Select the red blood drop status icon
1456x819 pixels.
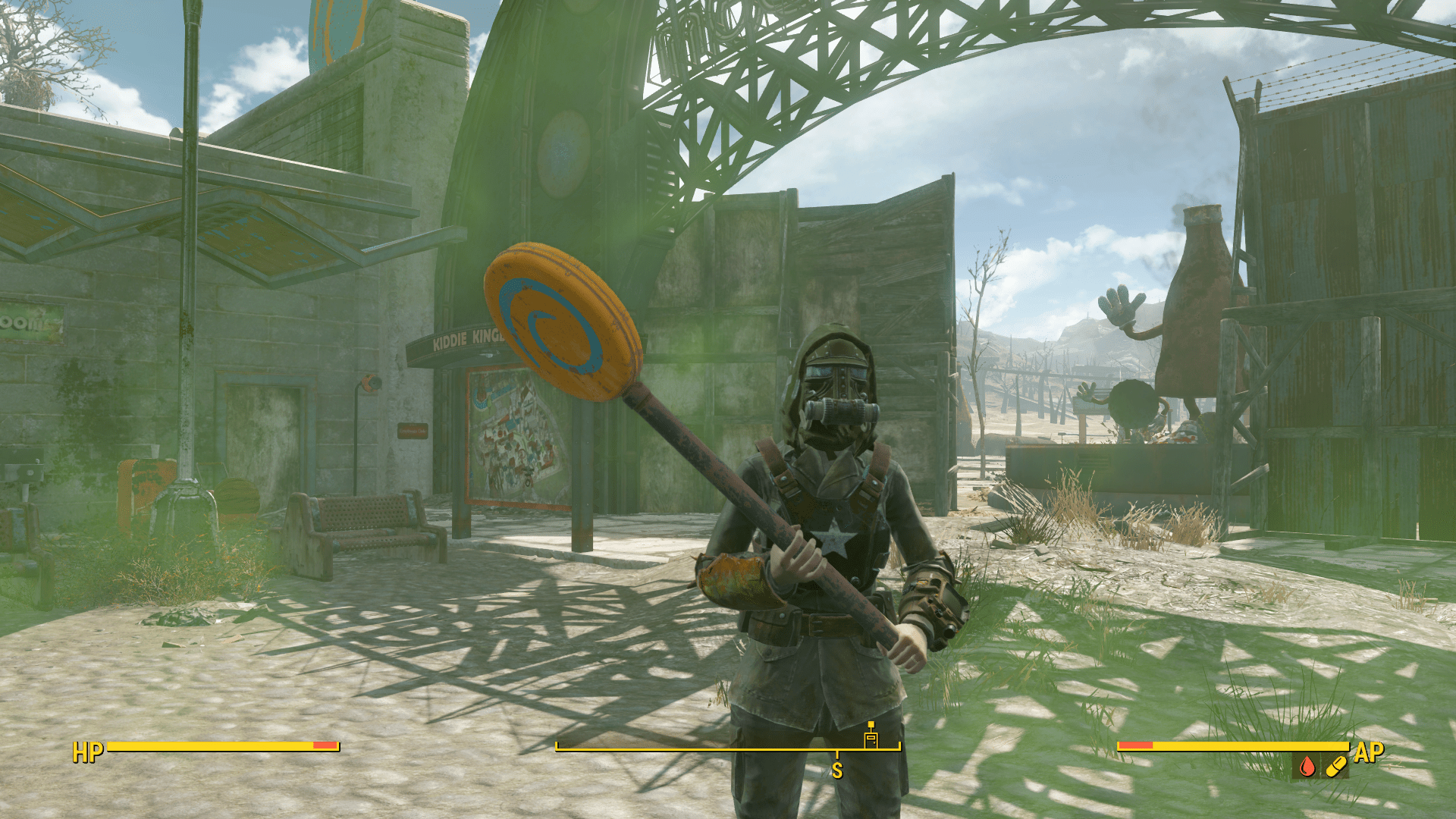tap(1307, 767)
